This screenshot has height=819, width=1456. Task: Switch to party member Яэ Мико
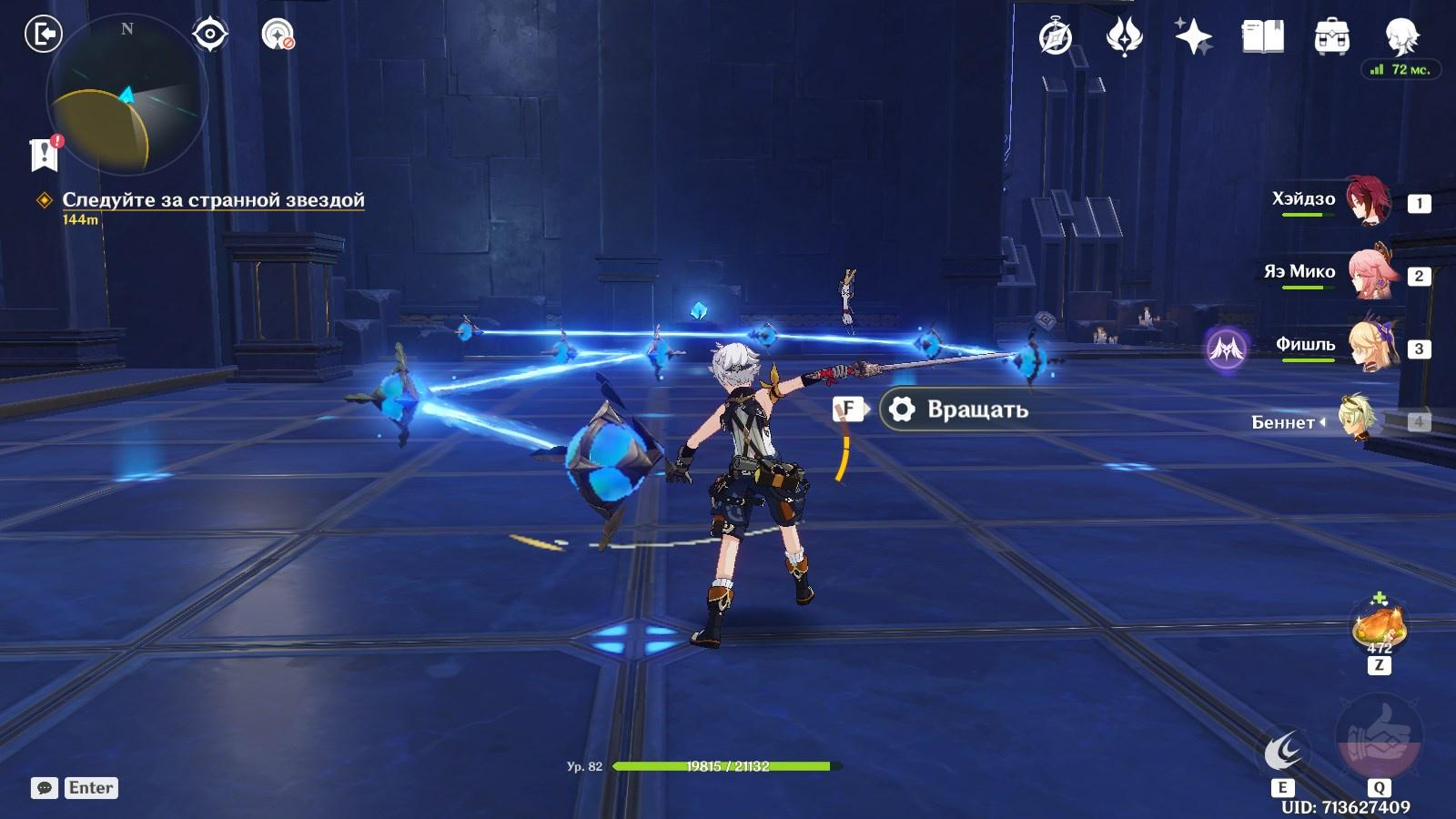click(1368, 274)
